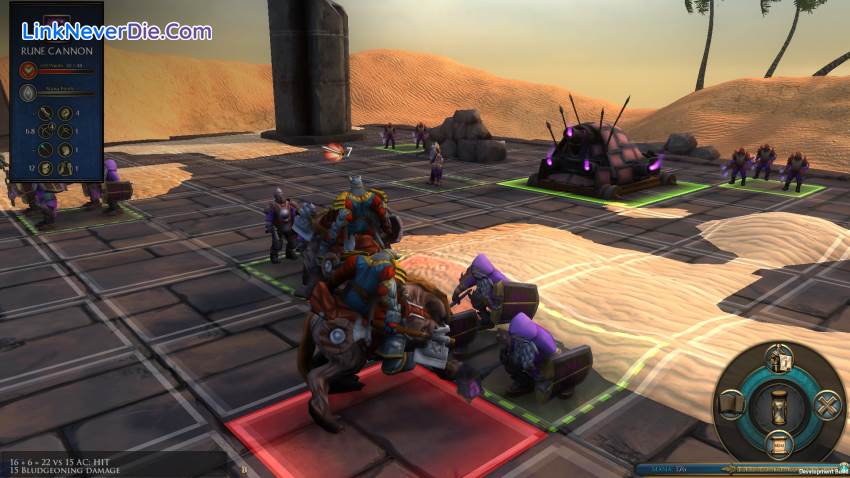This screenshot has width=850, height=478.
Task: Select the top icon of the command wheel
Action: (780, 358)
